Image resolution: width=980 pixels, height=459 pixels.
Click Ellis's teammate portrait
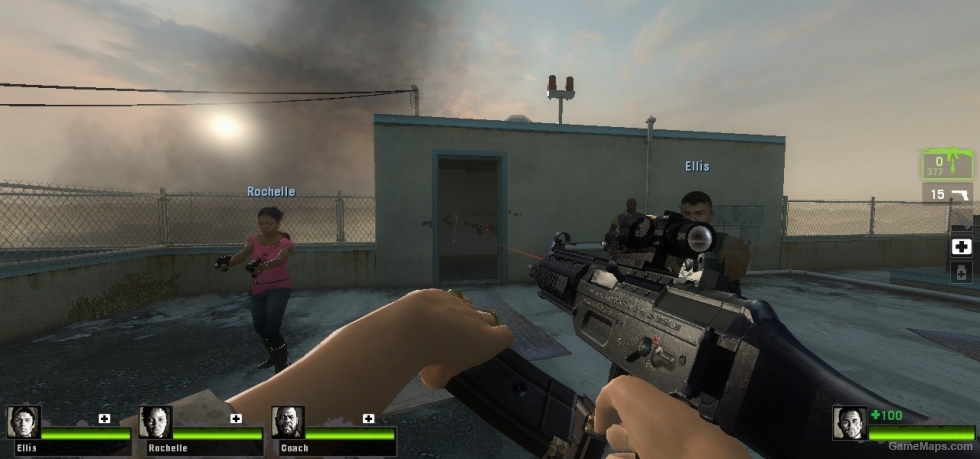pyautogui.click(x=24, y=423)
